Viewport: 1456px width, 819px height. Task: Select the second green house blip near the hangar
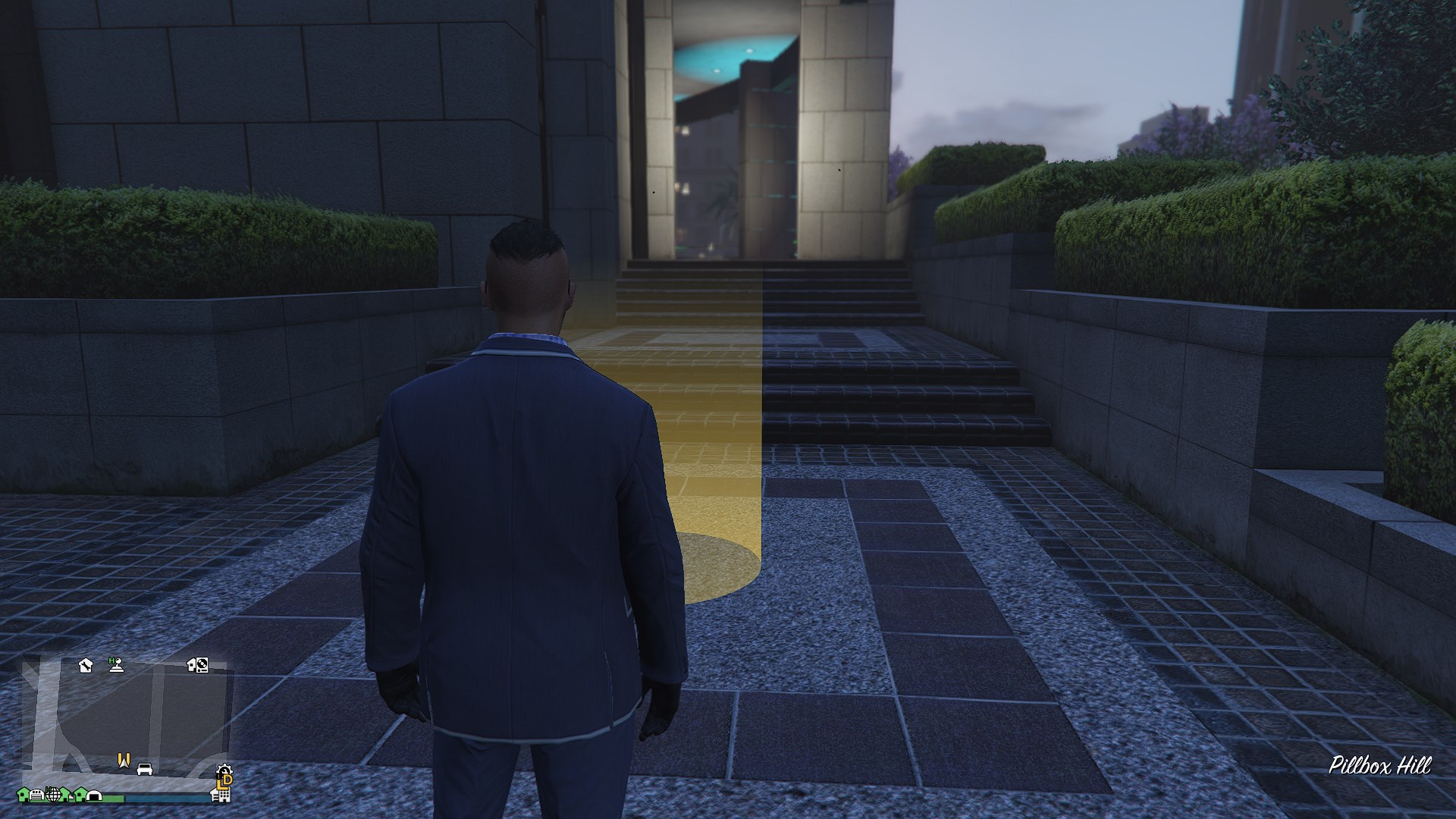pyautogui.click(x=79, y=793)
